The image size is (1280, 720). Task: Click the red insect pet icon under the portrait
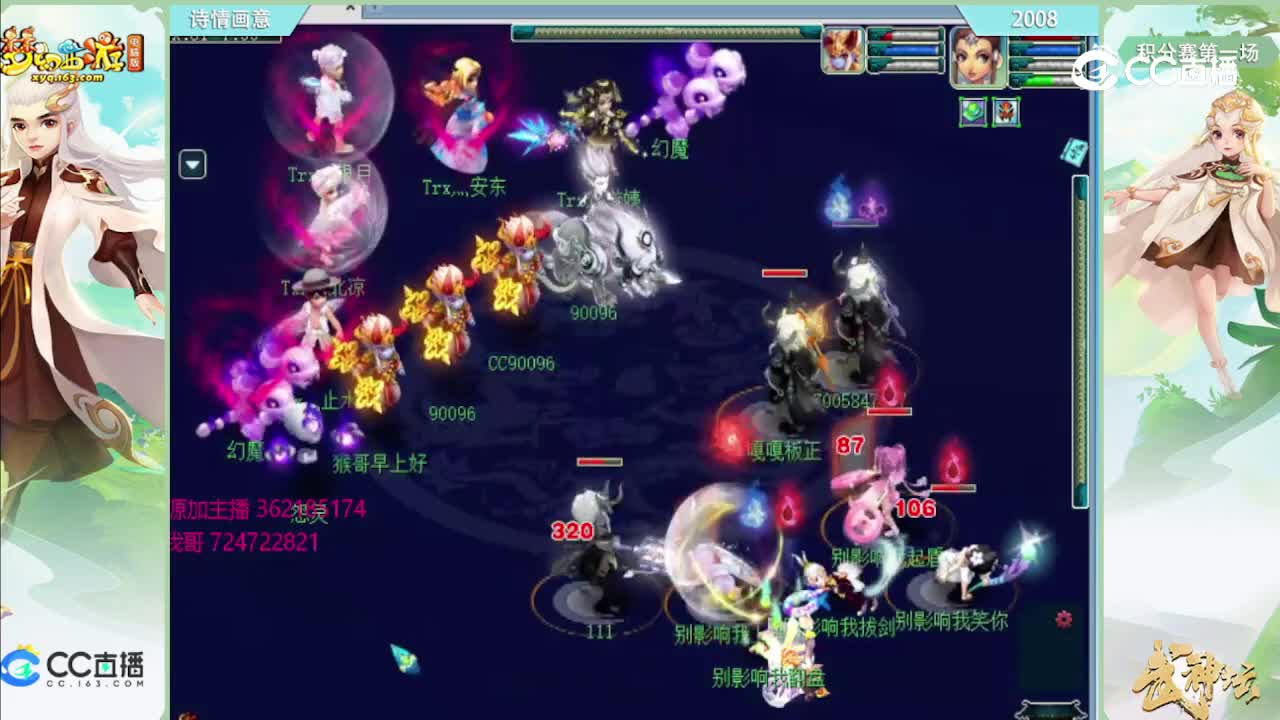click(1005, 112)
